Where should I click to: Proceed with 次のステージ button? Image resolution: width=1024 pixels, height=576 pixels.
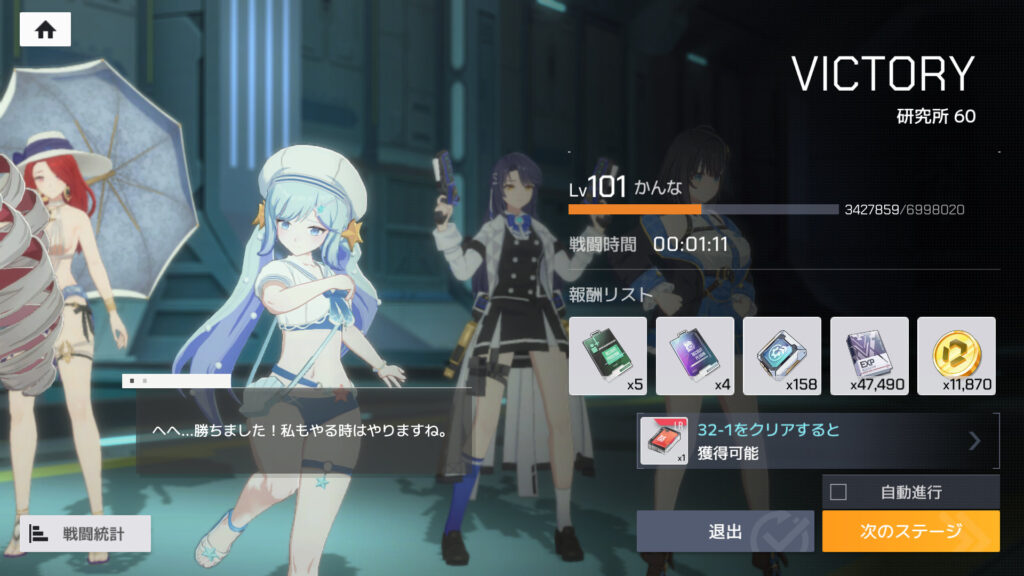[x=910, y=531]
